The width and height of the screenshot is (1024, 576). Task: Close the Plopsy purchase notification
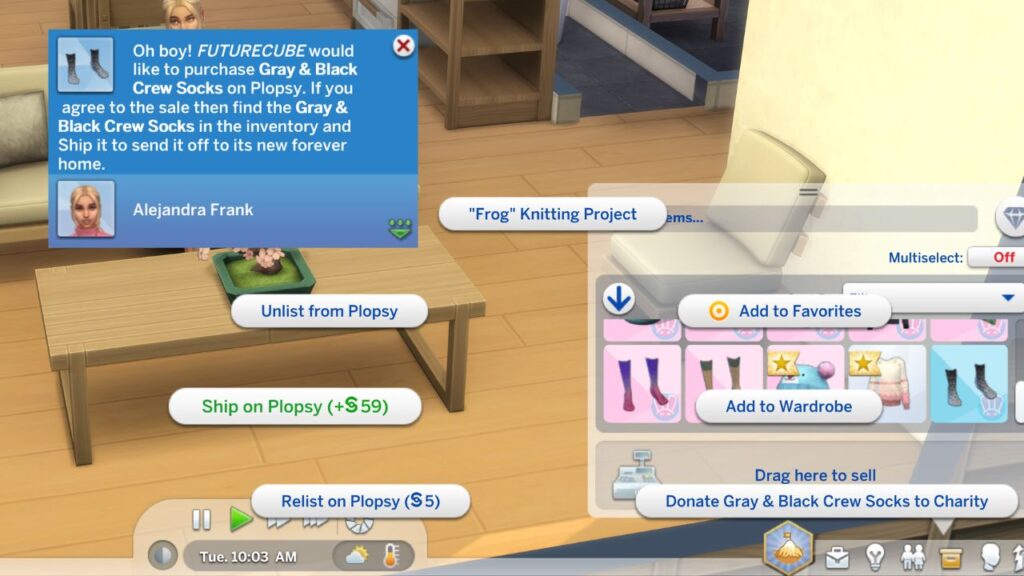pyautogui.click(x=403, y=46)
